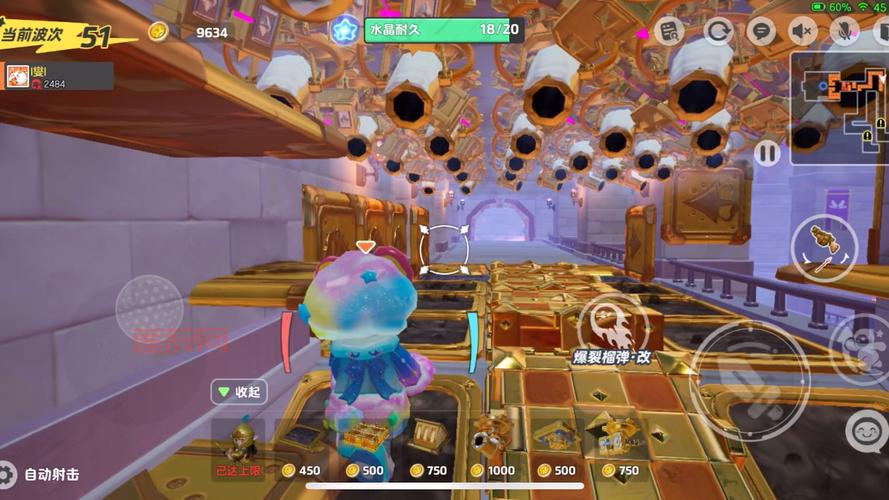Viewport: 889px width, 500px height.
Task: Tap the aiming crosshair reticle button
Action: tap(439, 249)
